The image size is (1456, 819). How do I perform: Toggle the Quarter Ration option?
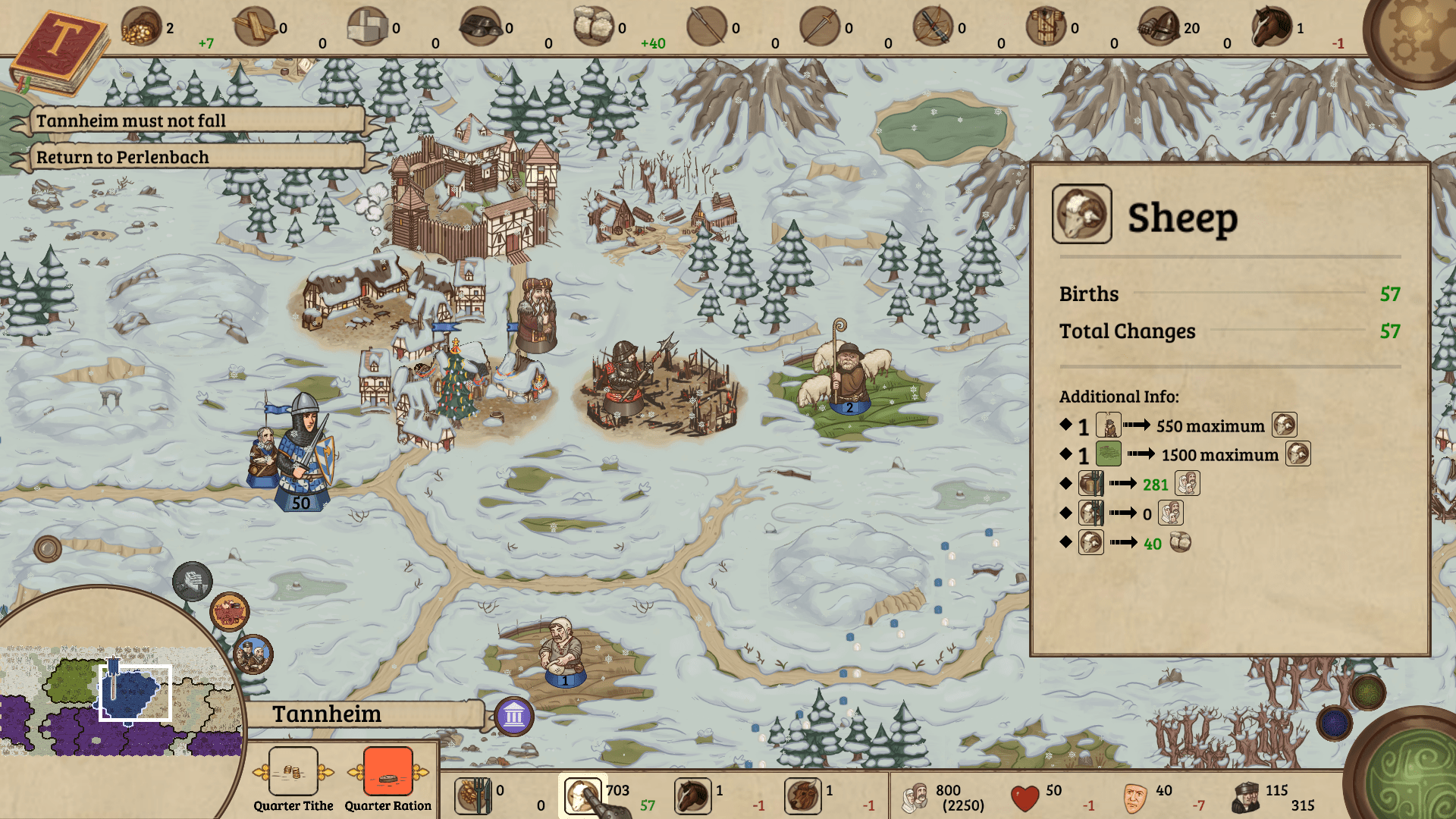tap(388, 770)
